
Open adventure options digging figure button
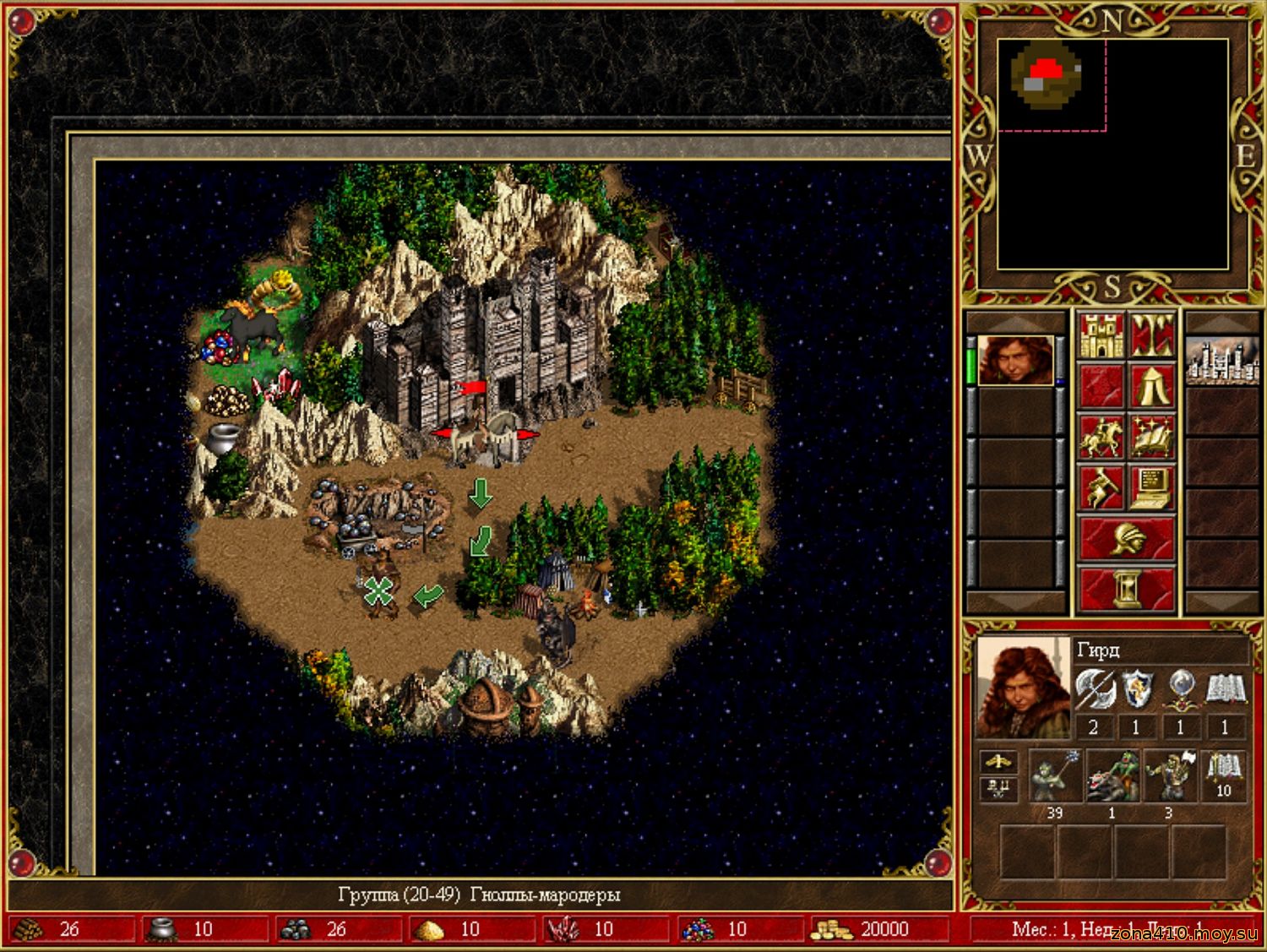(1101, 487)
